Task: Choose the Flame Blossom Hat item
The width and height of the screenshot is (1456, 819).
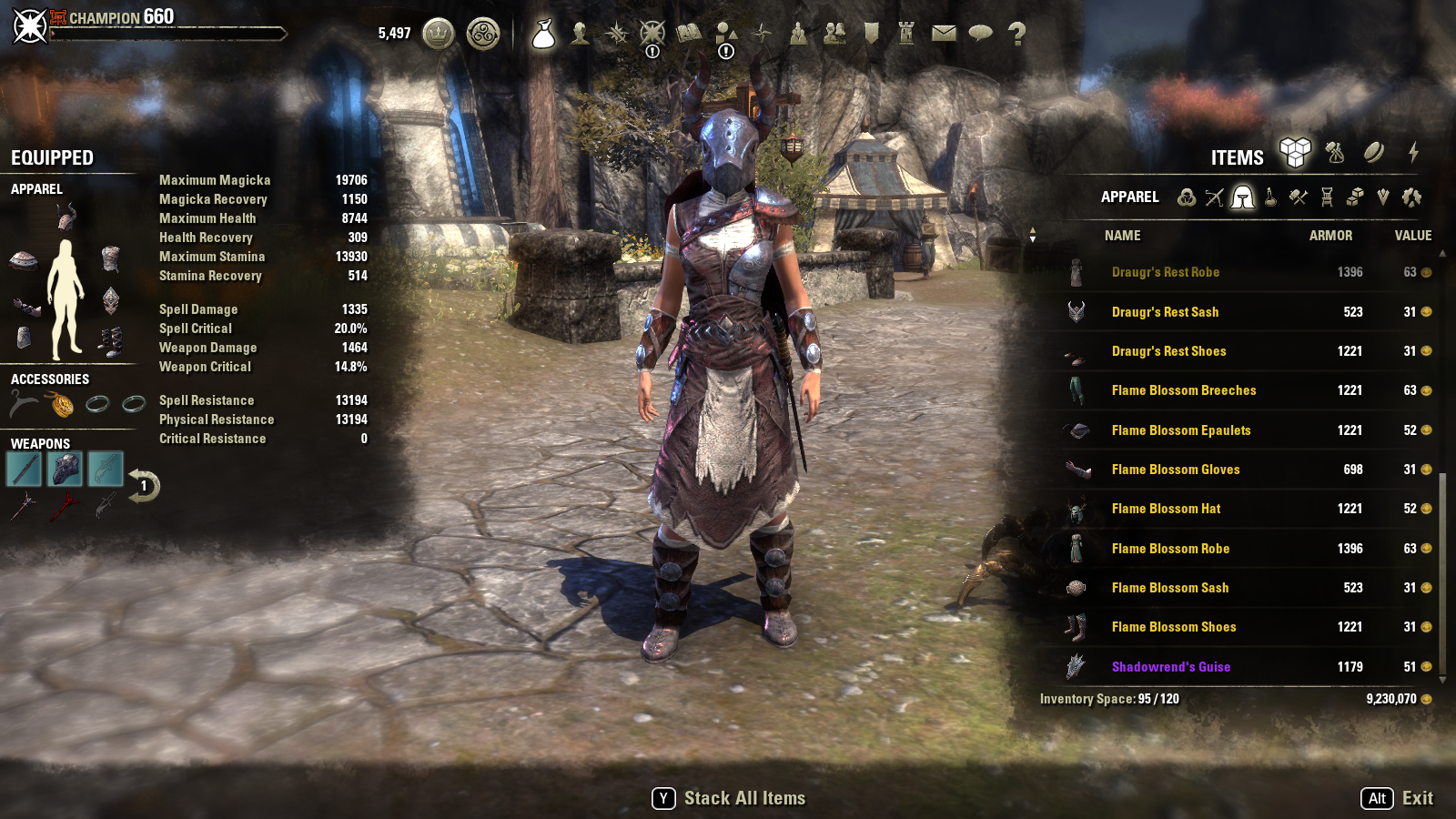Action: click(1166, 509)
